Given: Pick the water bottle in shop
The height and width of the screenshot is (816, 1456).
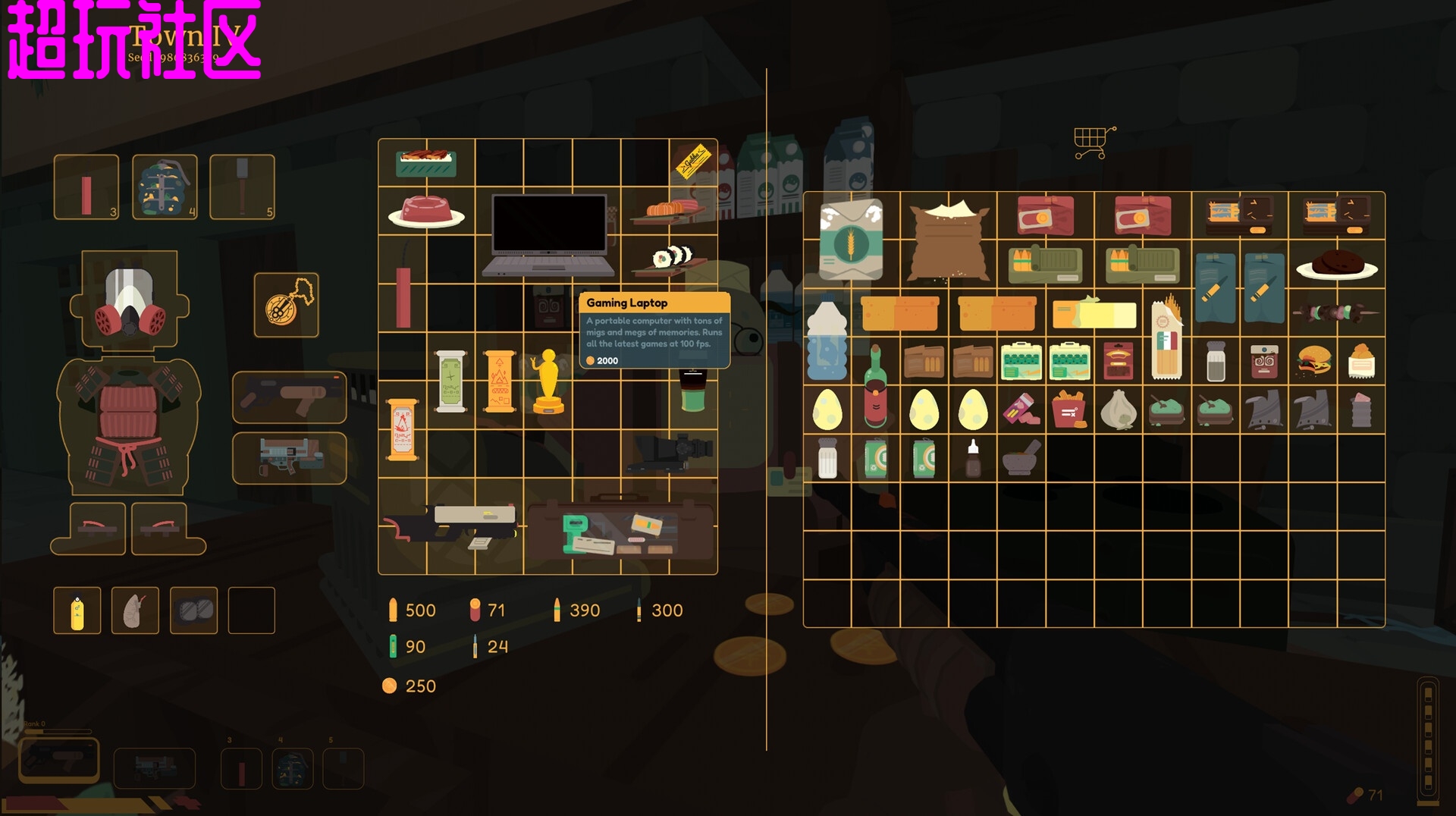Looking at the screenshot, I should pyautogui.click(x=827, y=339).
